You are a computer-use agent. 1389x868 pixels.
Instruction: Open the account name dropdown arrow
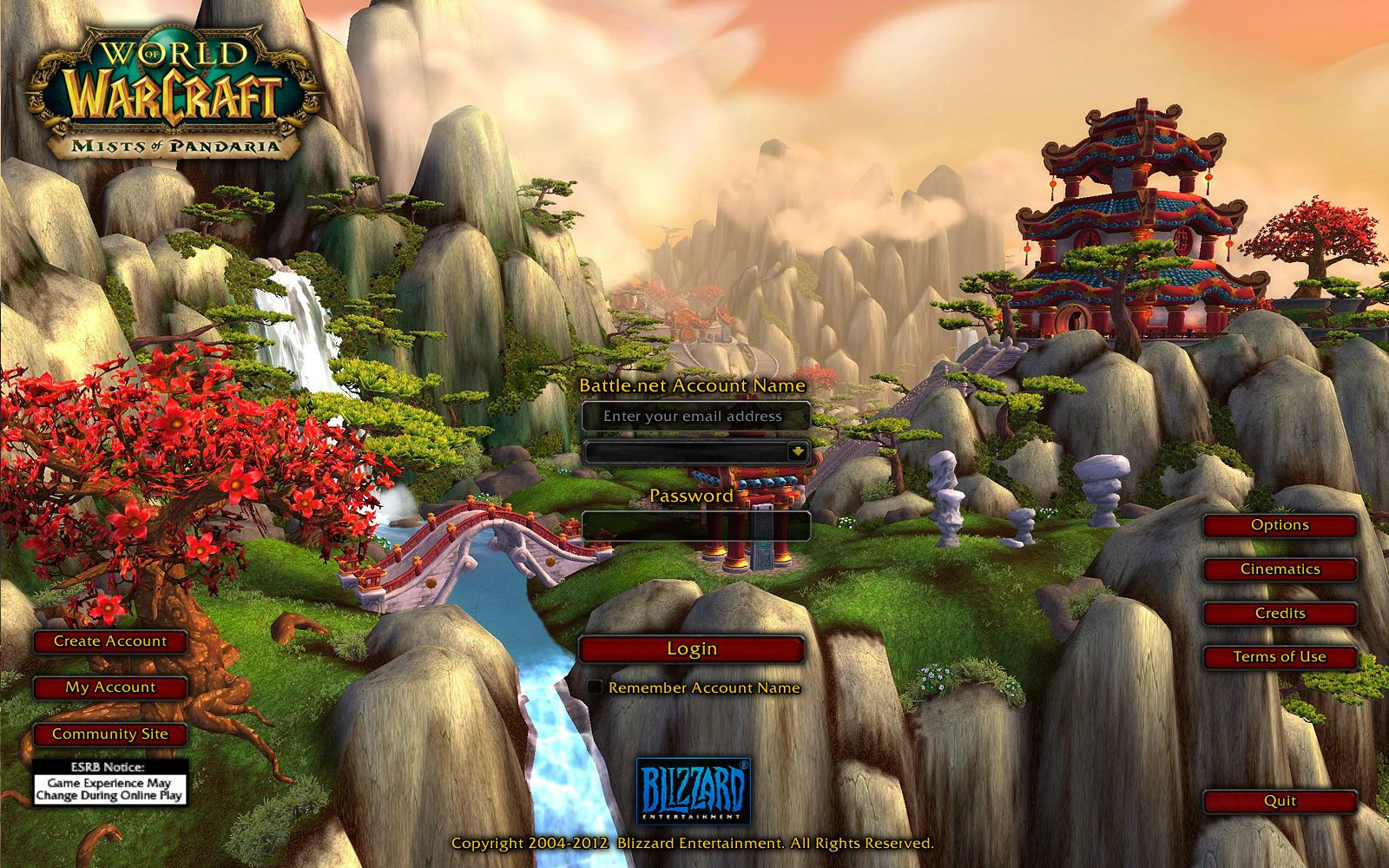(x=797, y=451)
